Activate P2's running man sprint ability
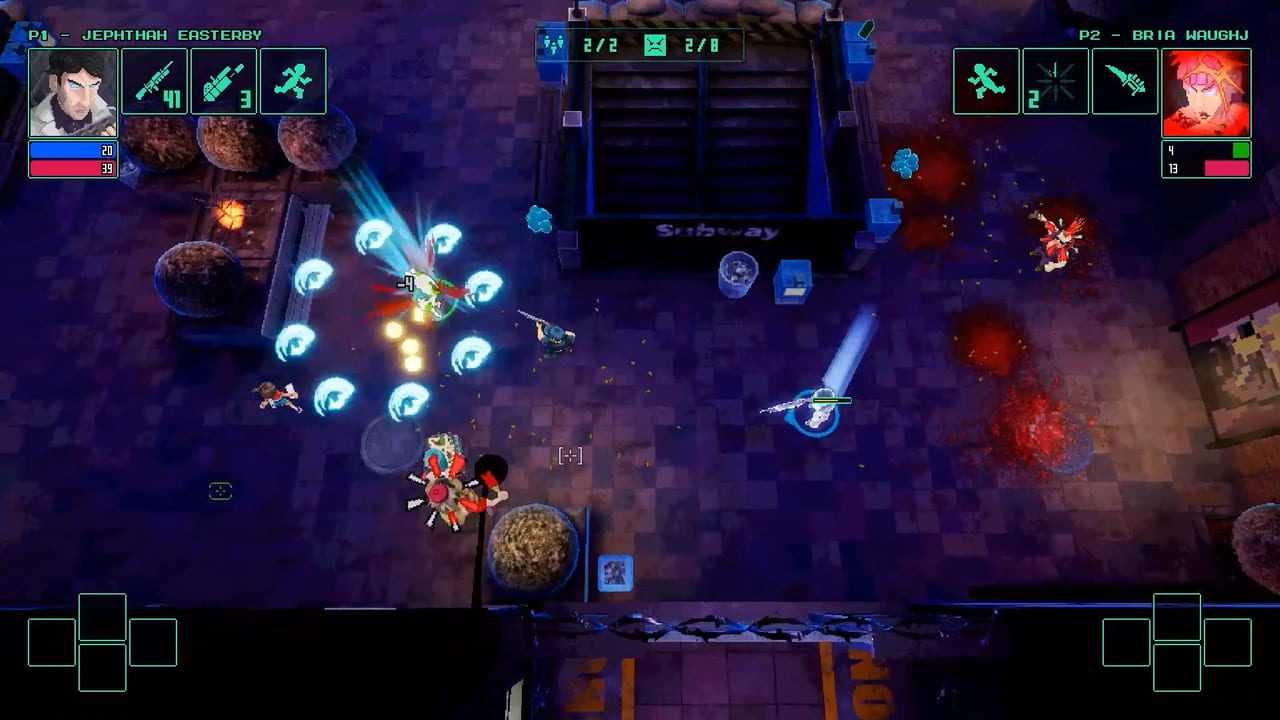The height and width of the screenshot is (720, 1280). pos(986,81)
